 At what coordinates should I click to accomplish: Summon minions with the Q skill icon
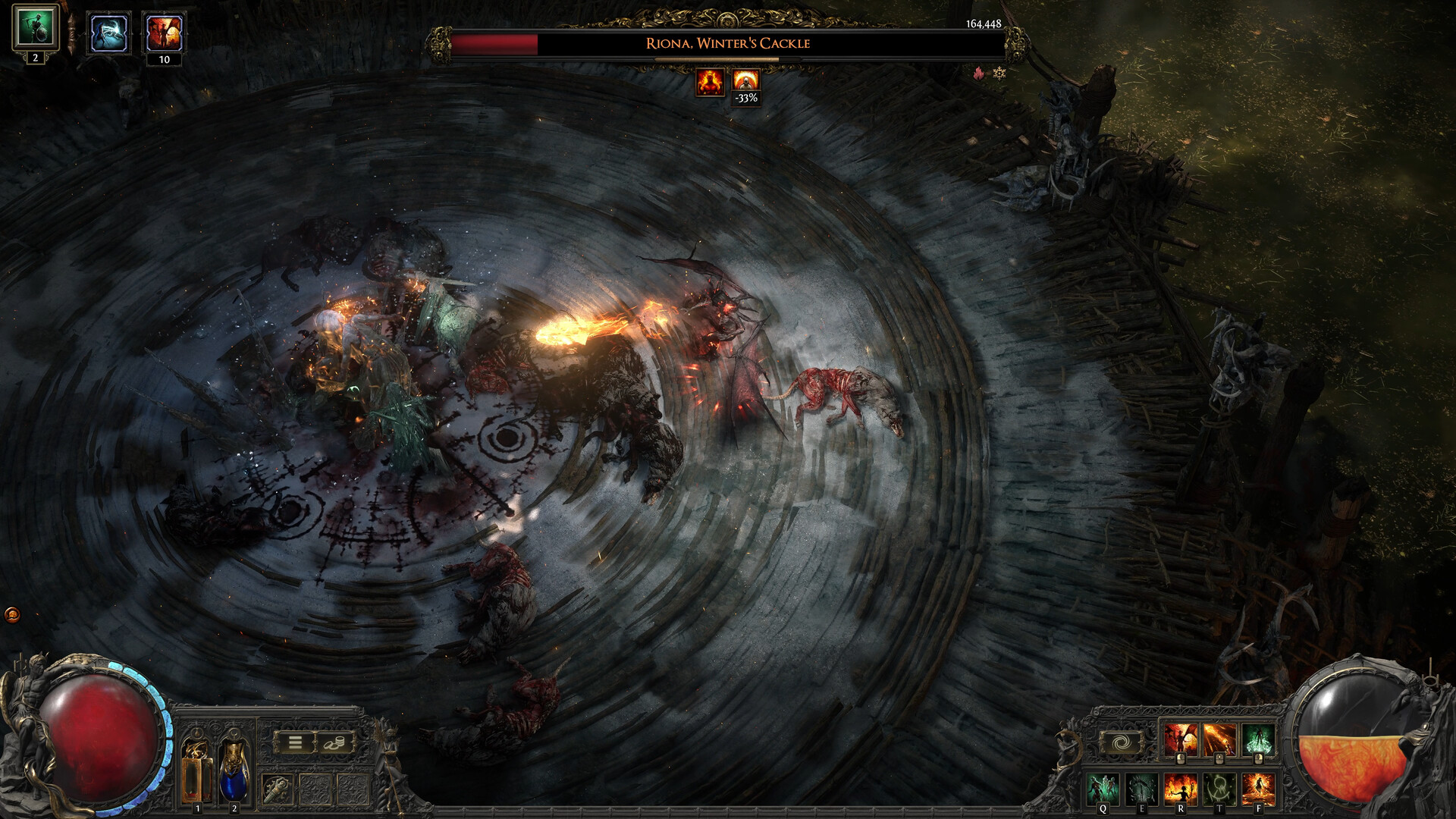pos(1103,788)
